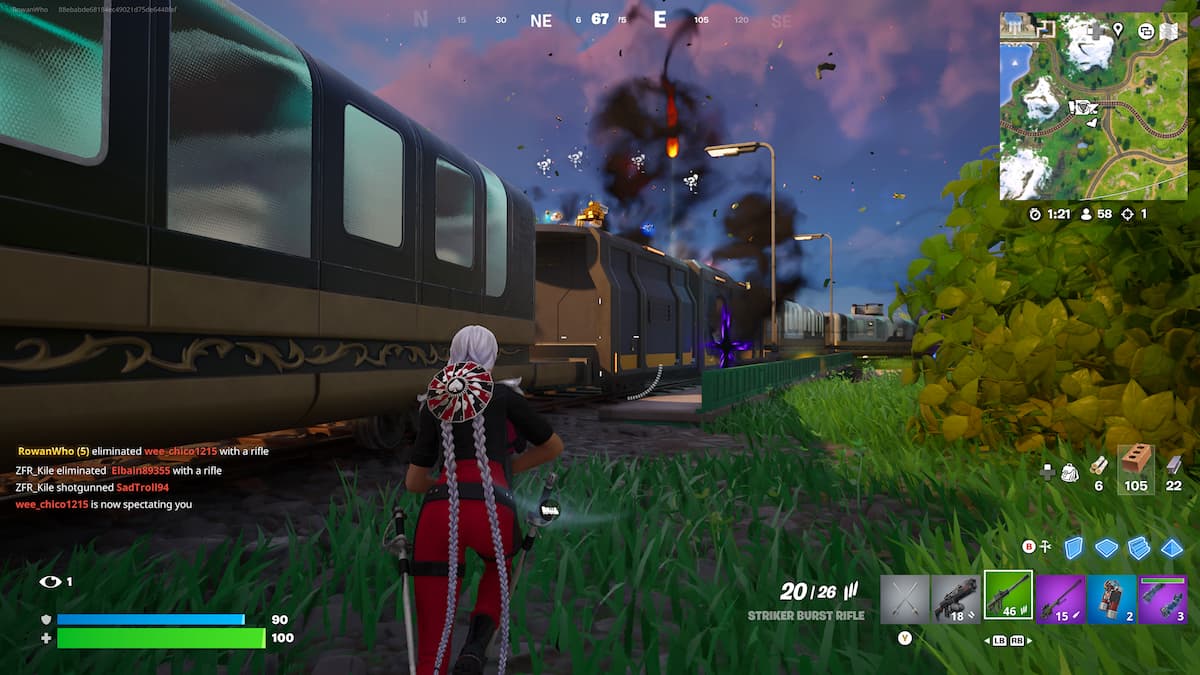The height and width of the screenshot is (675, 1200).
Task: Pick the pyramid roof building piece
Action: point(1171,547)
